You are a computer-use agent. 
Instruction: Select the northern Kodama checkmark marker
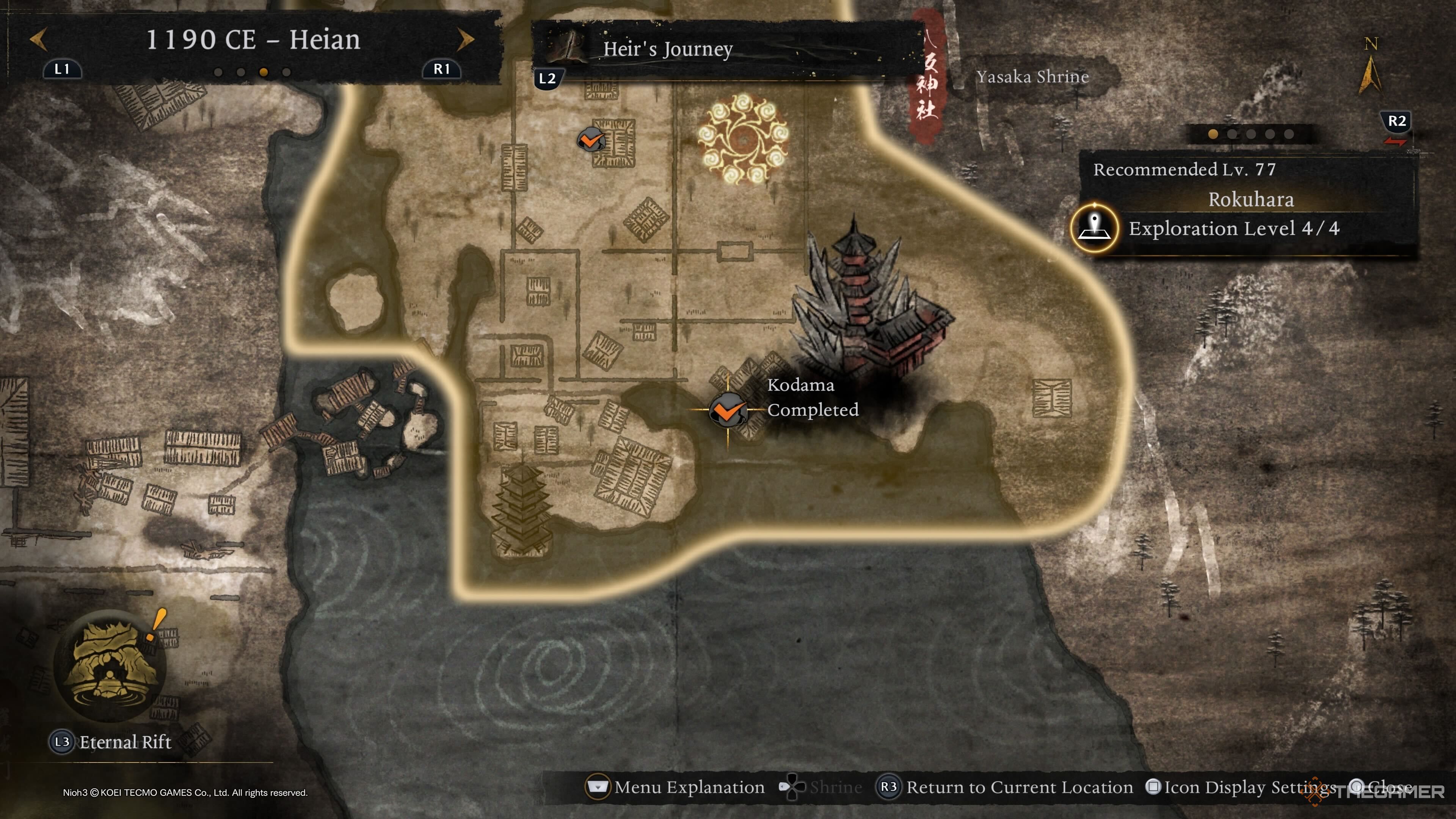click(591, 139)
